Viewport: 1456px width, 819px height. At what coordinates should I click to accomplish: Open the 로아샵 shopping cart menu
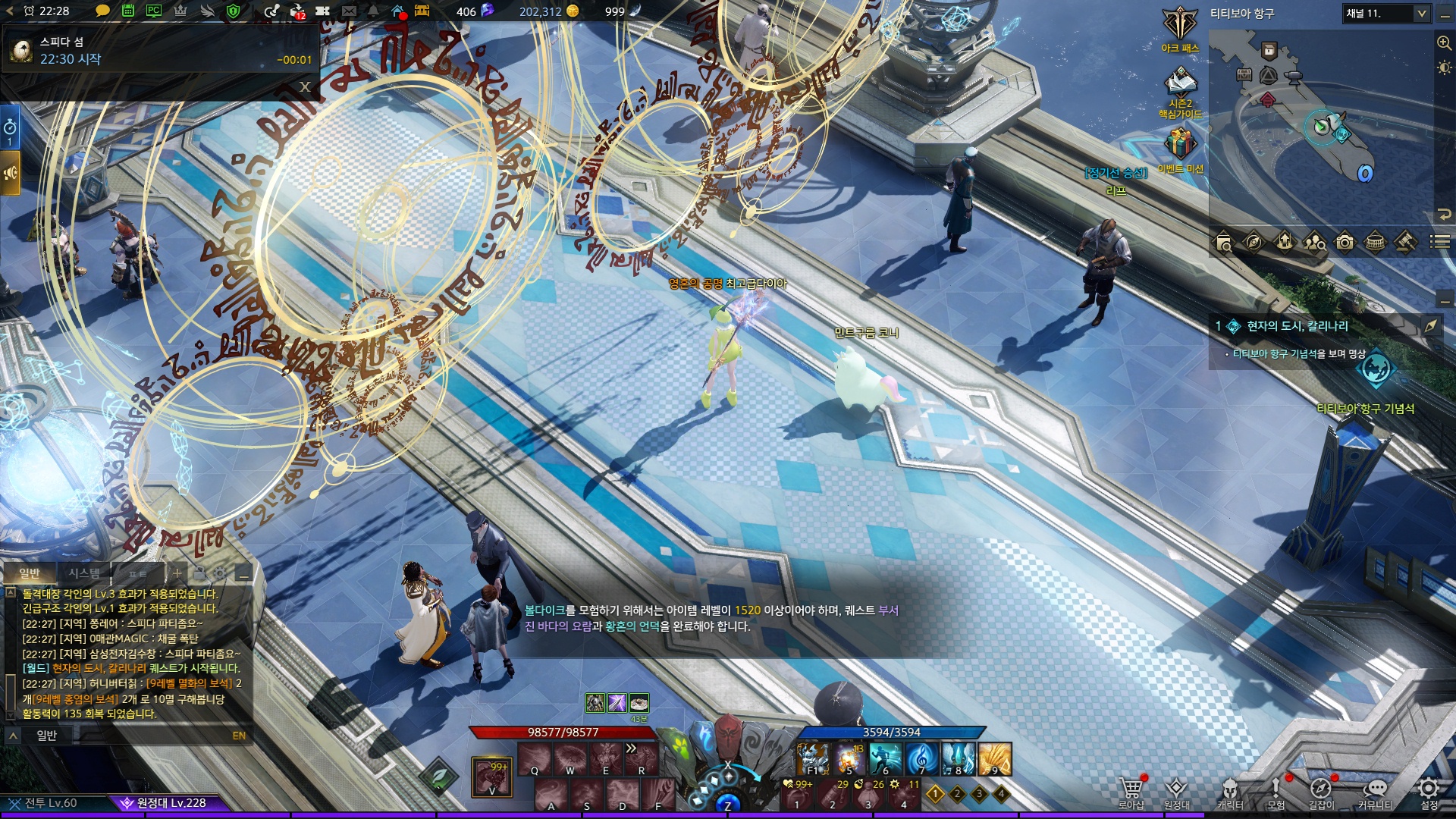point(1131,789)
